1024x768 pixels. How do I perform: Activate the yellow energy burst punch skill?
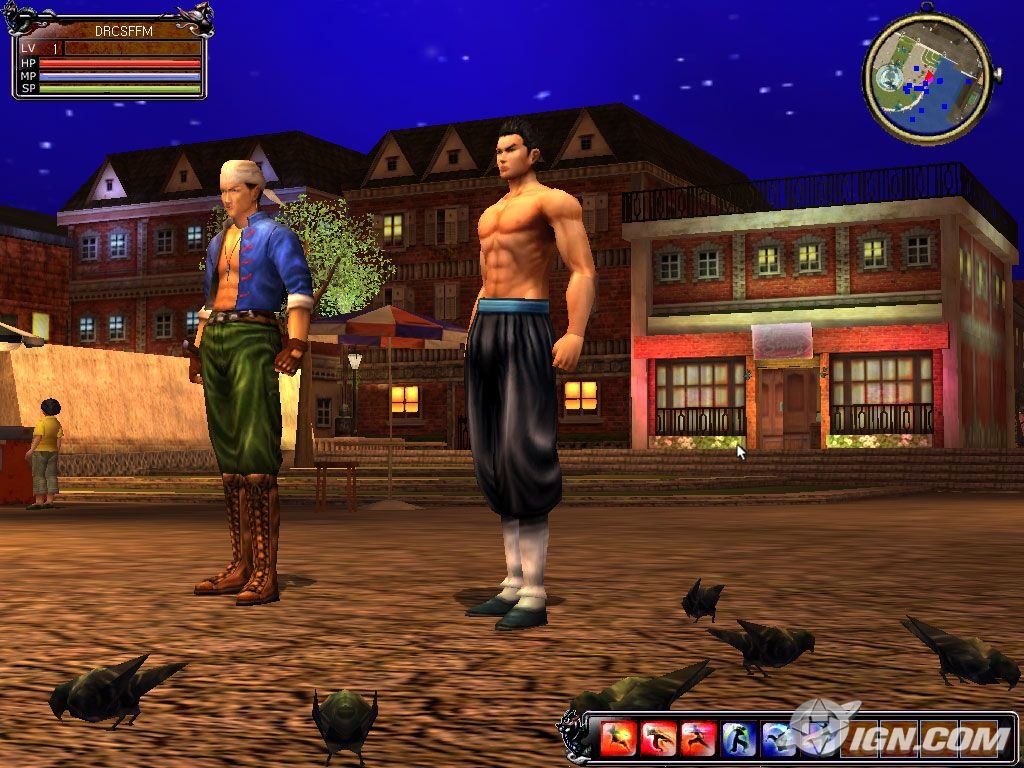(x=618, y=738)
